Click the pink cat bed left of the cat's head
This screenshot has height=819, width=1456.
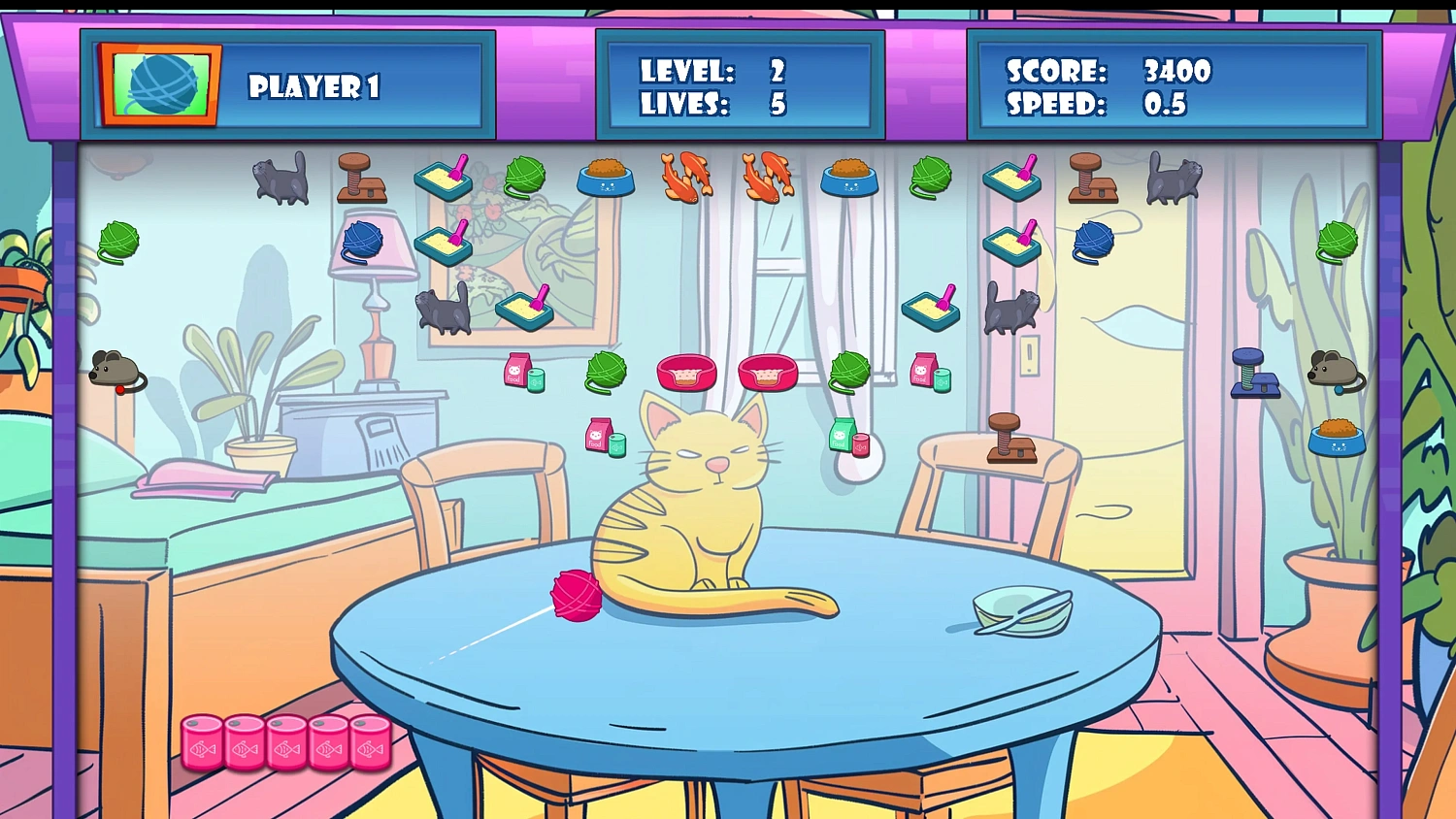(687, 373)
